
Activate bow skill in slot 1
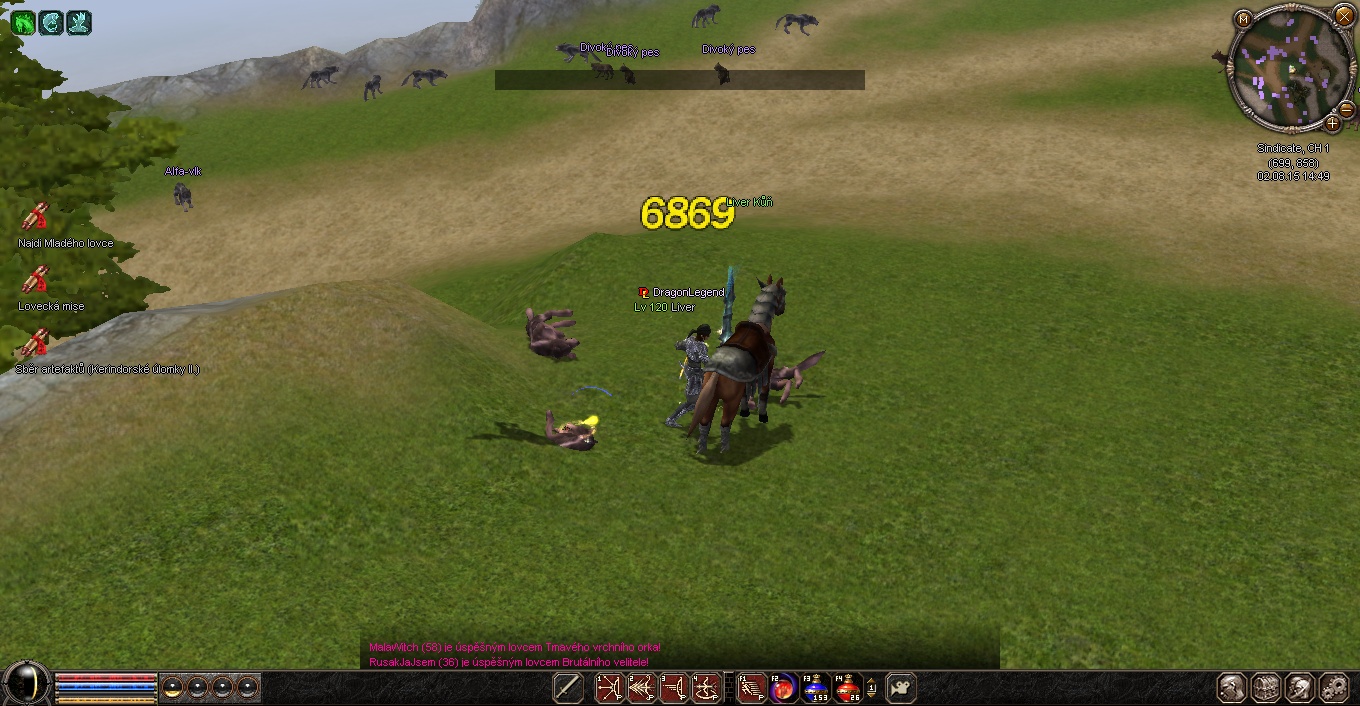[610, 688]
